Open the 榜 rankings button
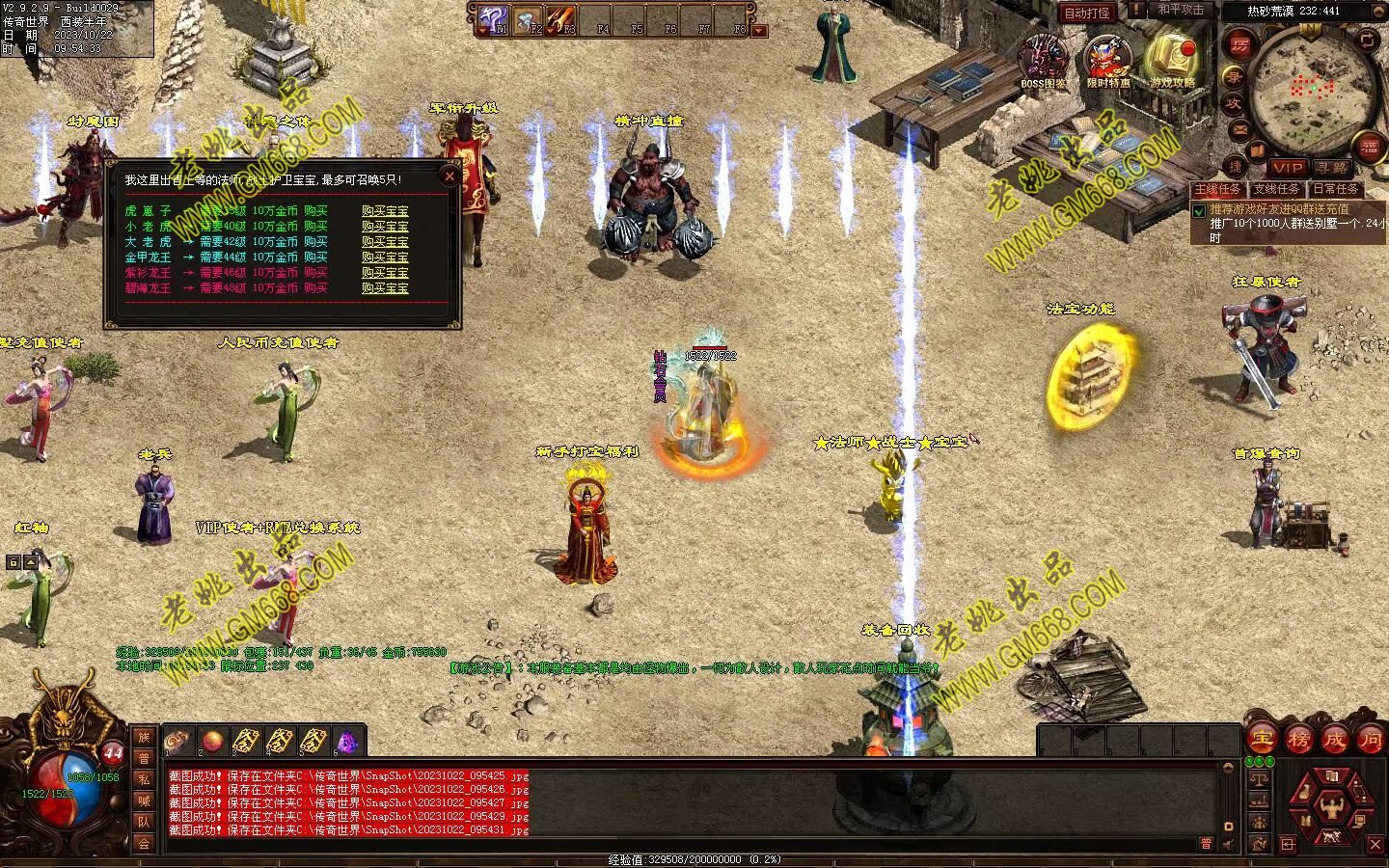This screenshot has height=868, width=1389. pyautogui.click(x=1298, y=740)
